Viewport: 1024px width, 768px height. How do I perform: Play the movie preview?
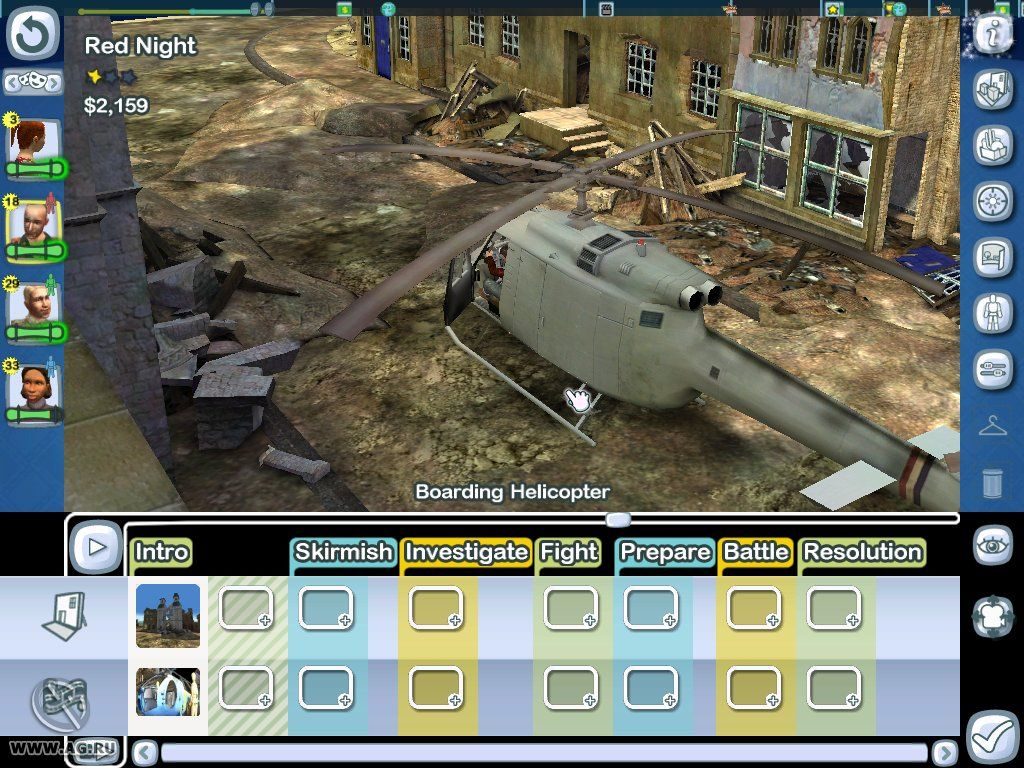(96, 546)
